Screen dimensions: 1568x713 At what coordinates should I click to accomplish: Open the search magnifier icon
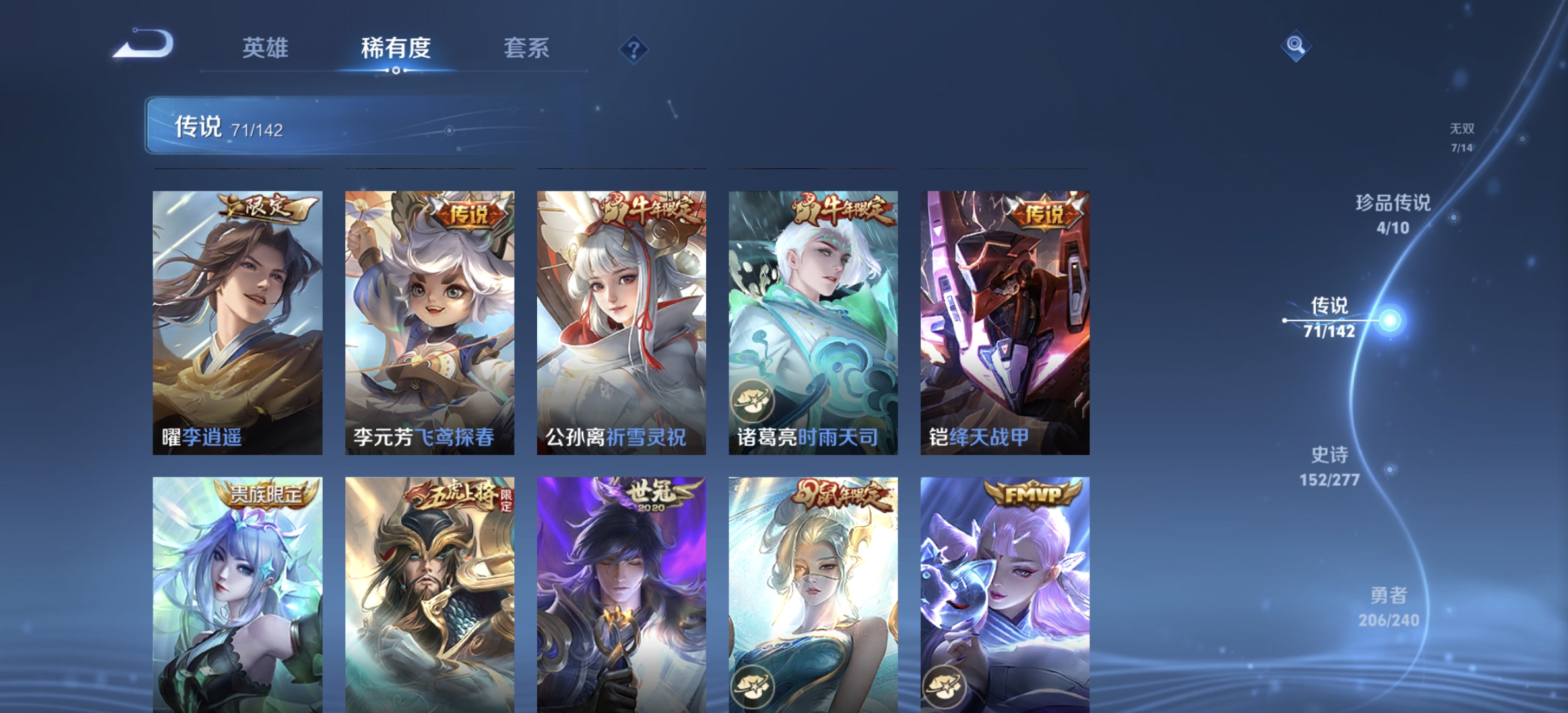1297,44
